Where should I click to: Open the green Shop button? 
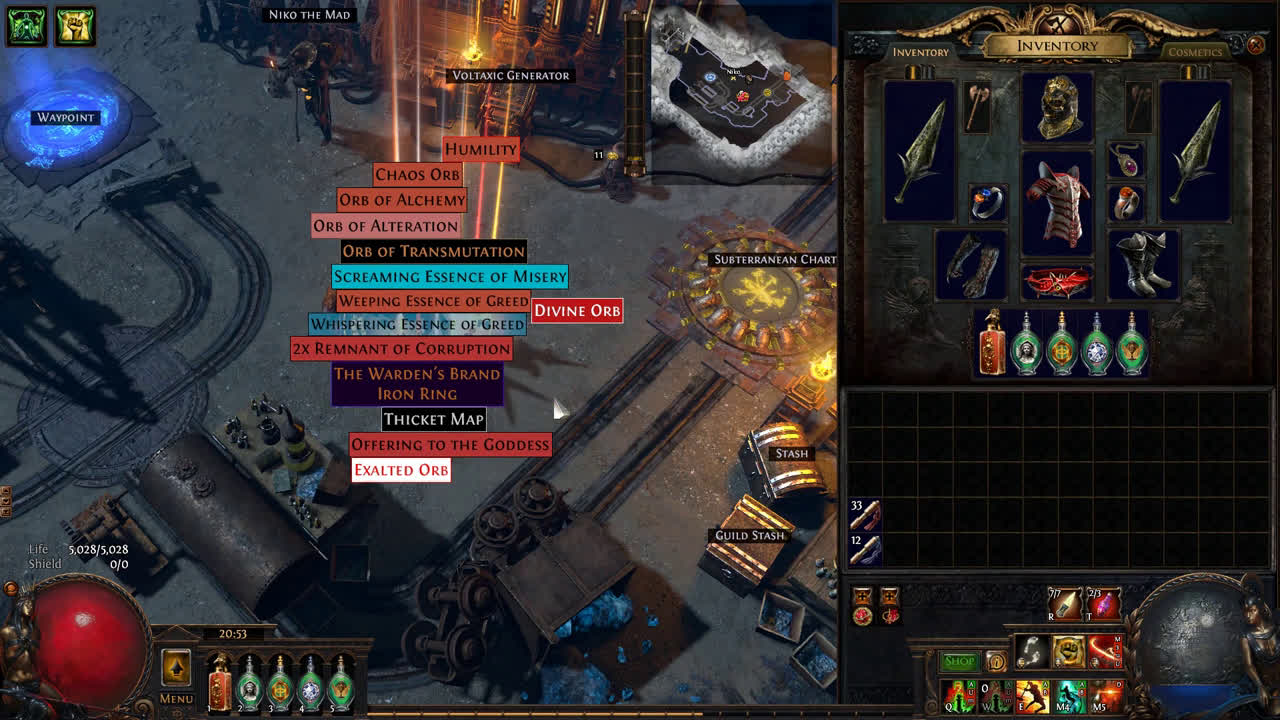[959, 661]
